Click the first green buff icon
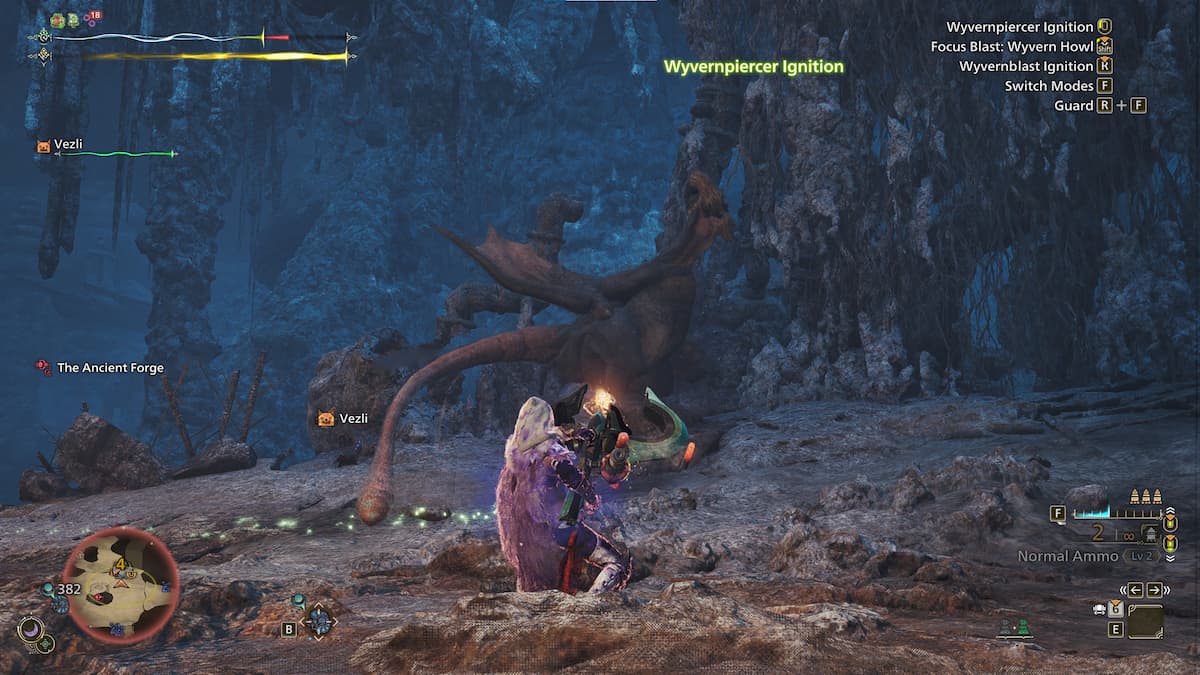This screenshot has height=675, width=1200. [58, 20]
